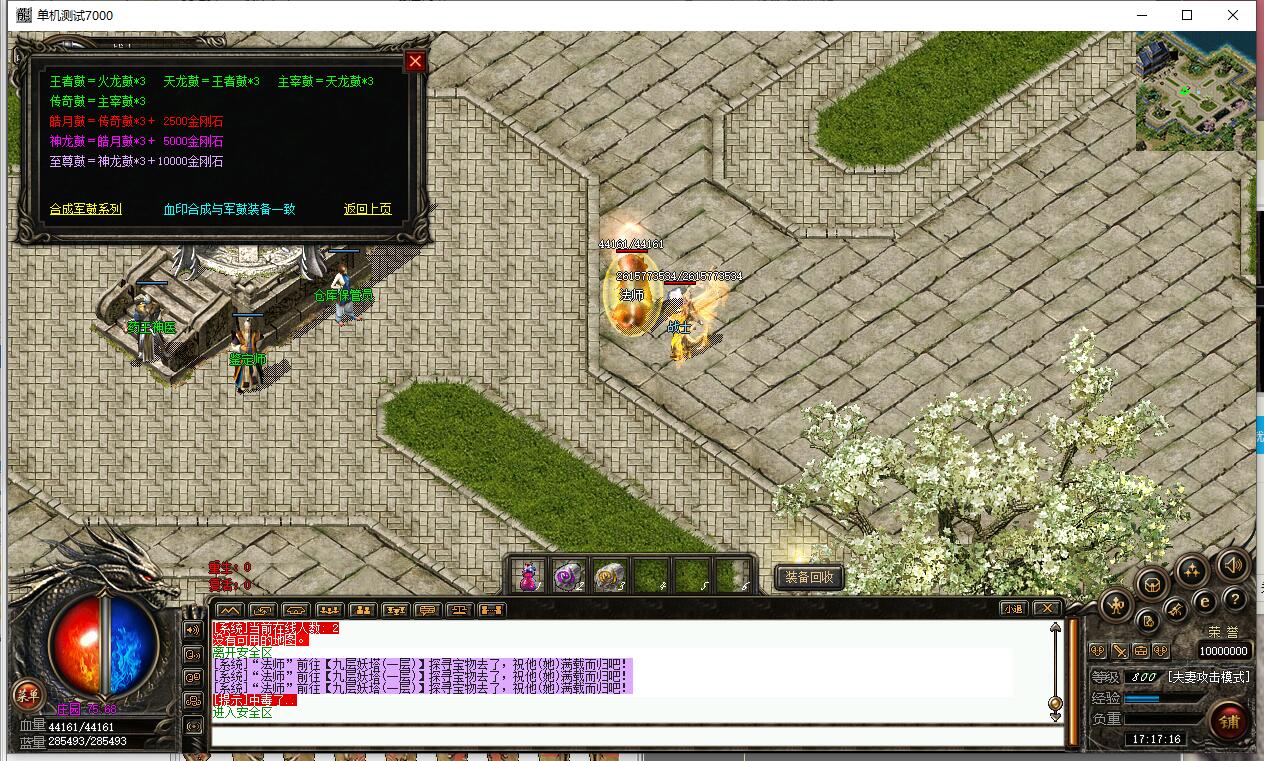Go back via 返回上页
The width and height of the screenshot is (1264, 761).
click(x=368, y=209)
